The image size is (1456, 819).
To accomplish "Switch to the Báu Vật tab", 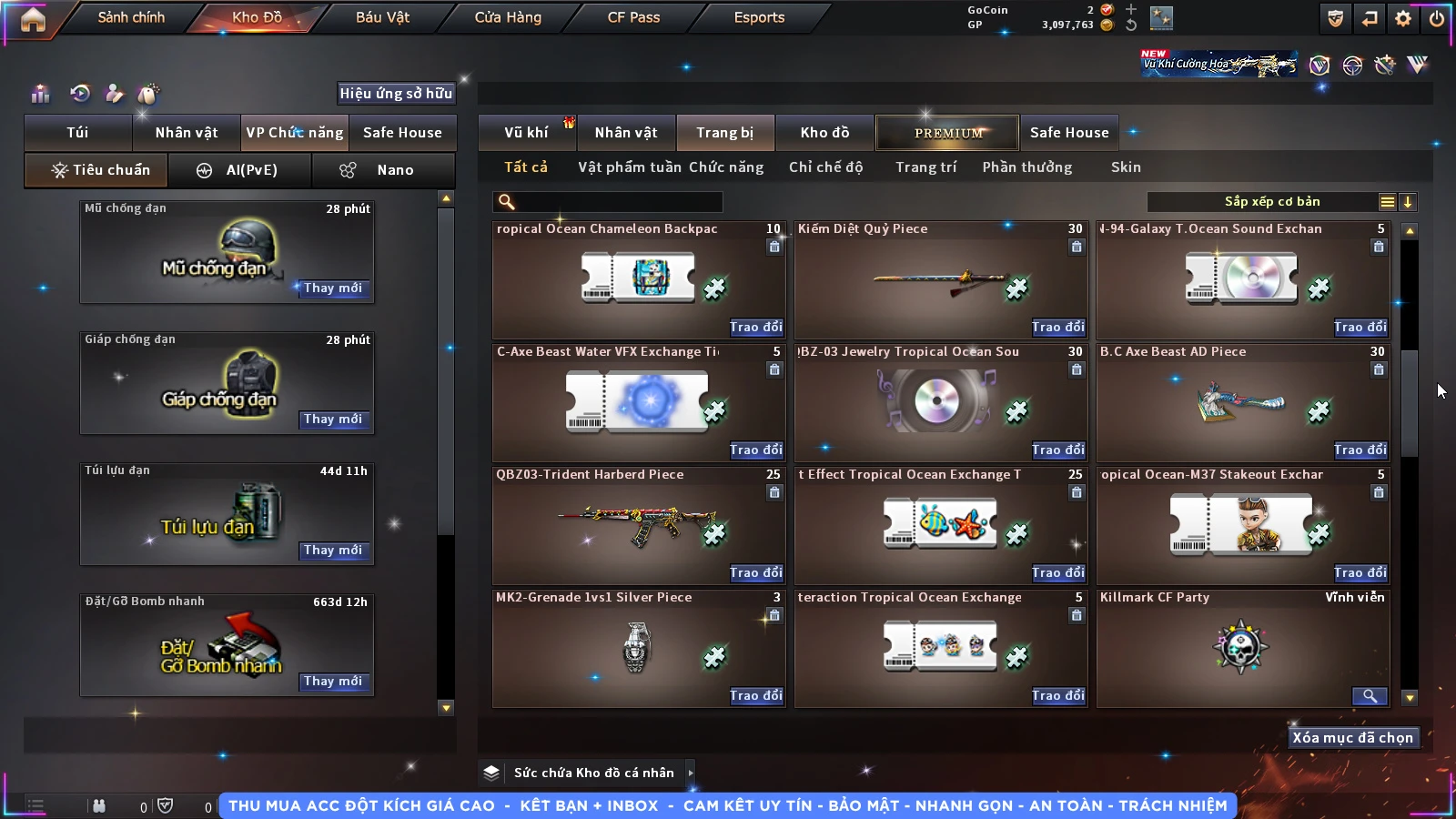I will 382,17.
